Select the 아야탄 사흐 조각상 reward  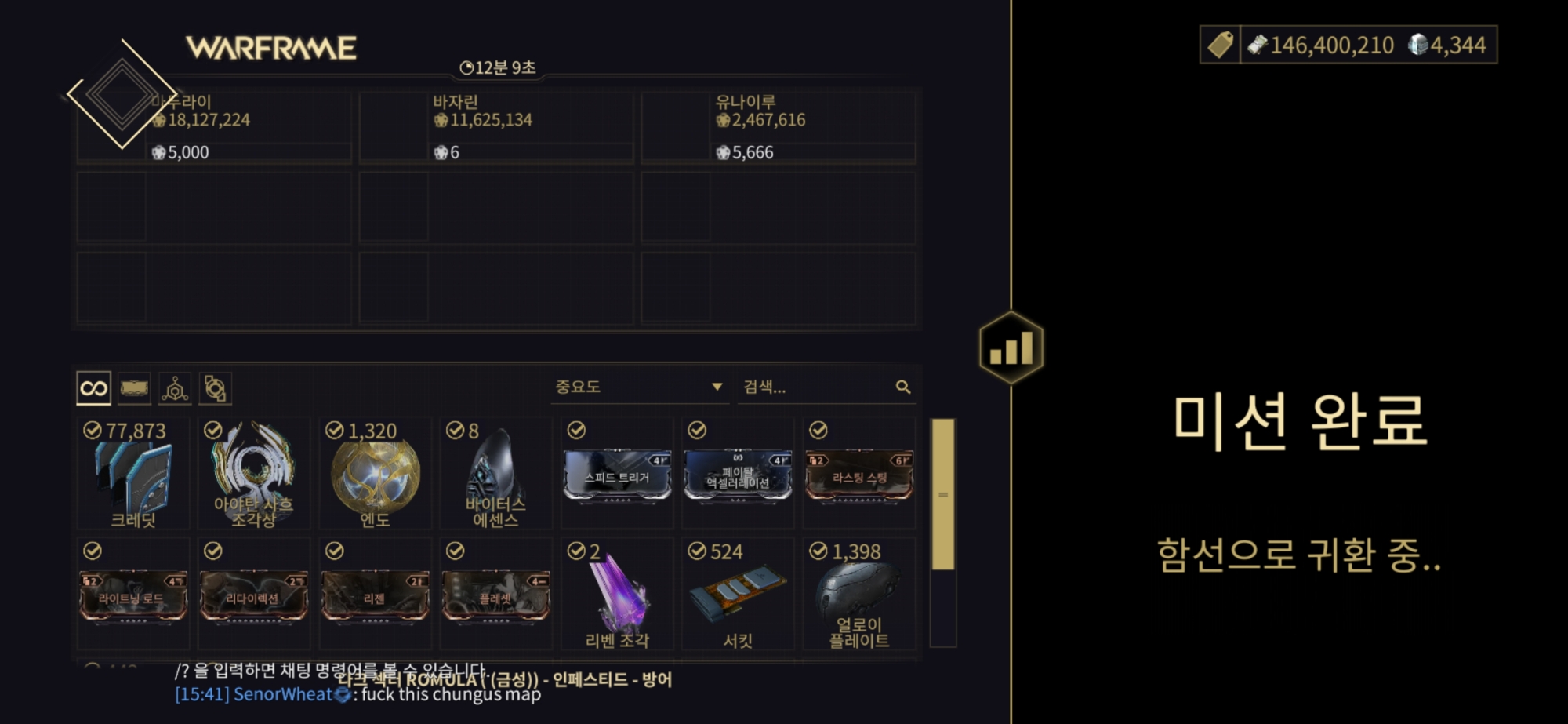click(x=254, y=474)
